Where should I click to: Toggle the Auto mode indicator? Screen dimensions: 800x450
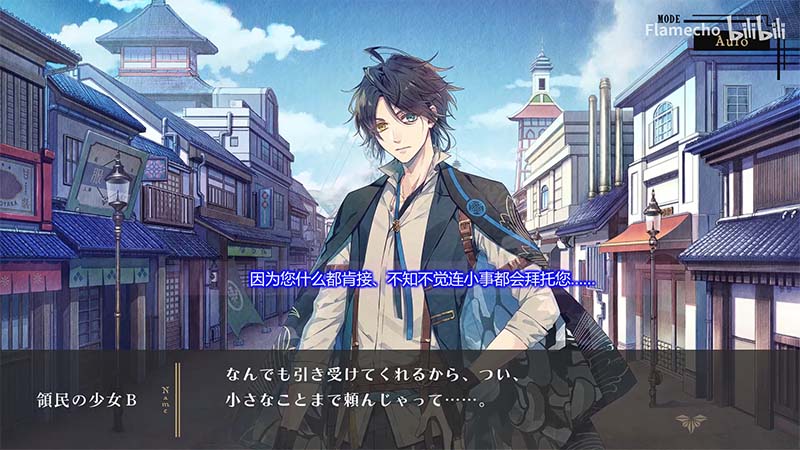click(x=734, y=43)
